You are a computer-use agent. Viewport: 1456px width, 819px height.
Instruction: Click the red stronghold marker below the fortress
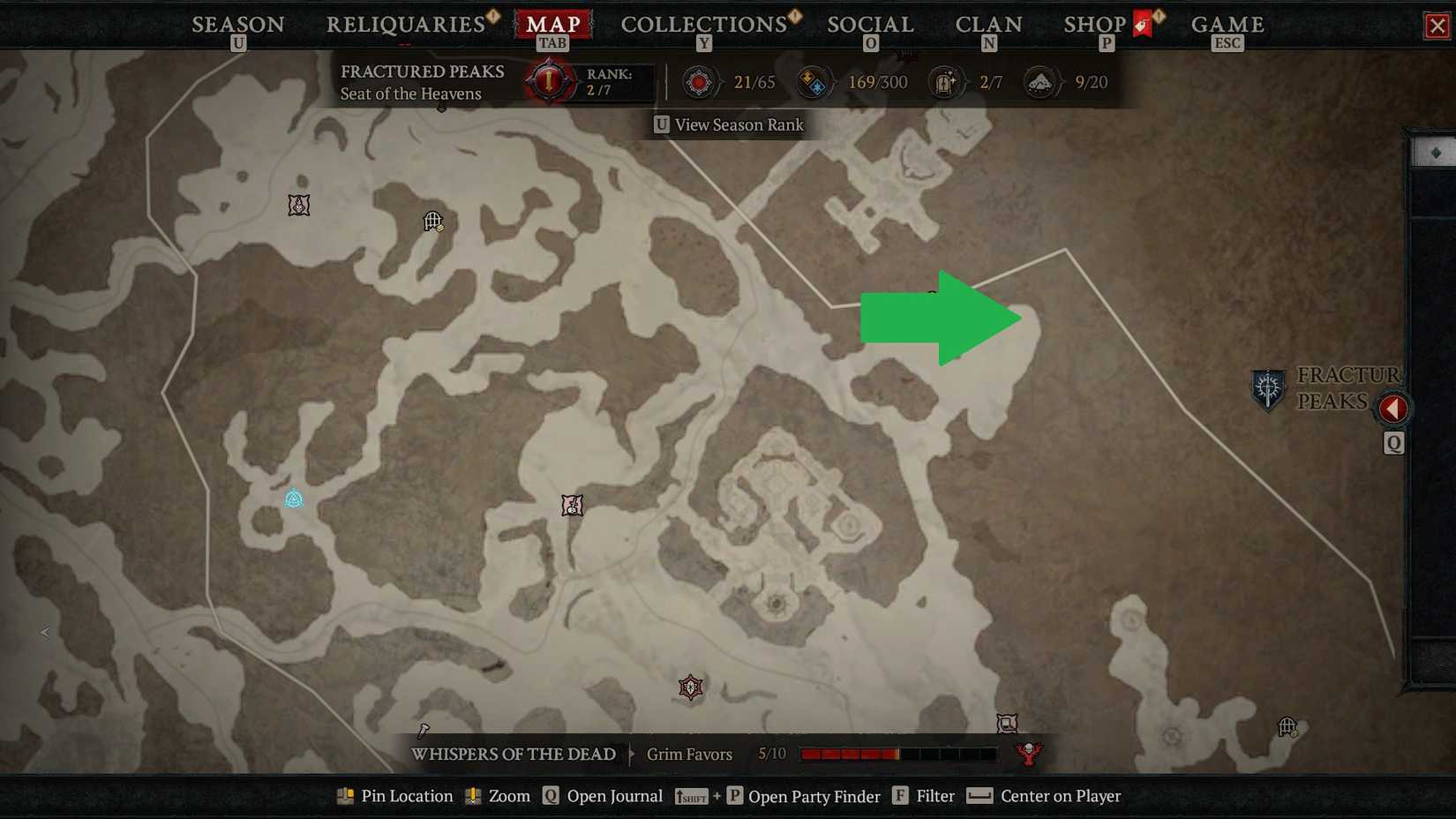(x=689, y=688)
